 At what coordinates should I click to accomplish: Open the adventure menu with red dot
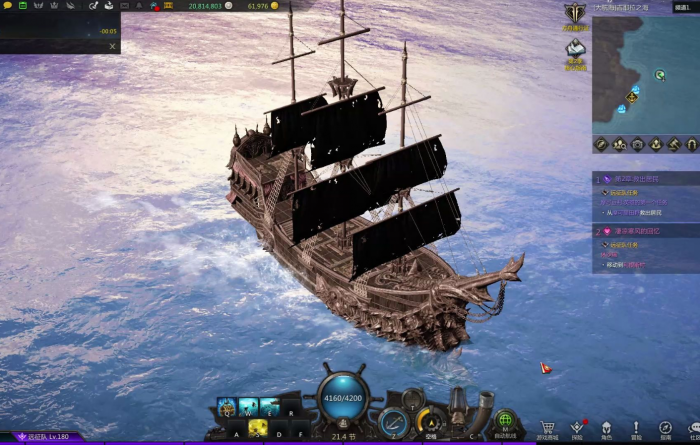(577, 427)
